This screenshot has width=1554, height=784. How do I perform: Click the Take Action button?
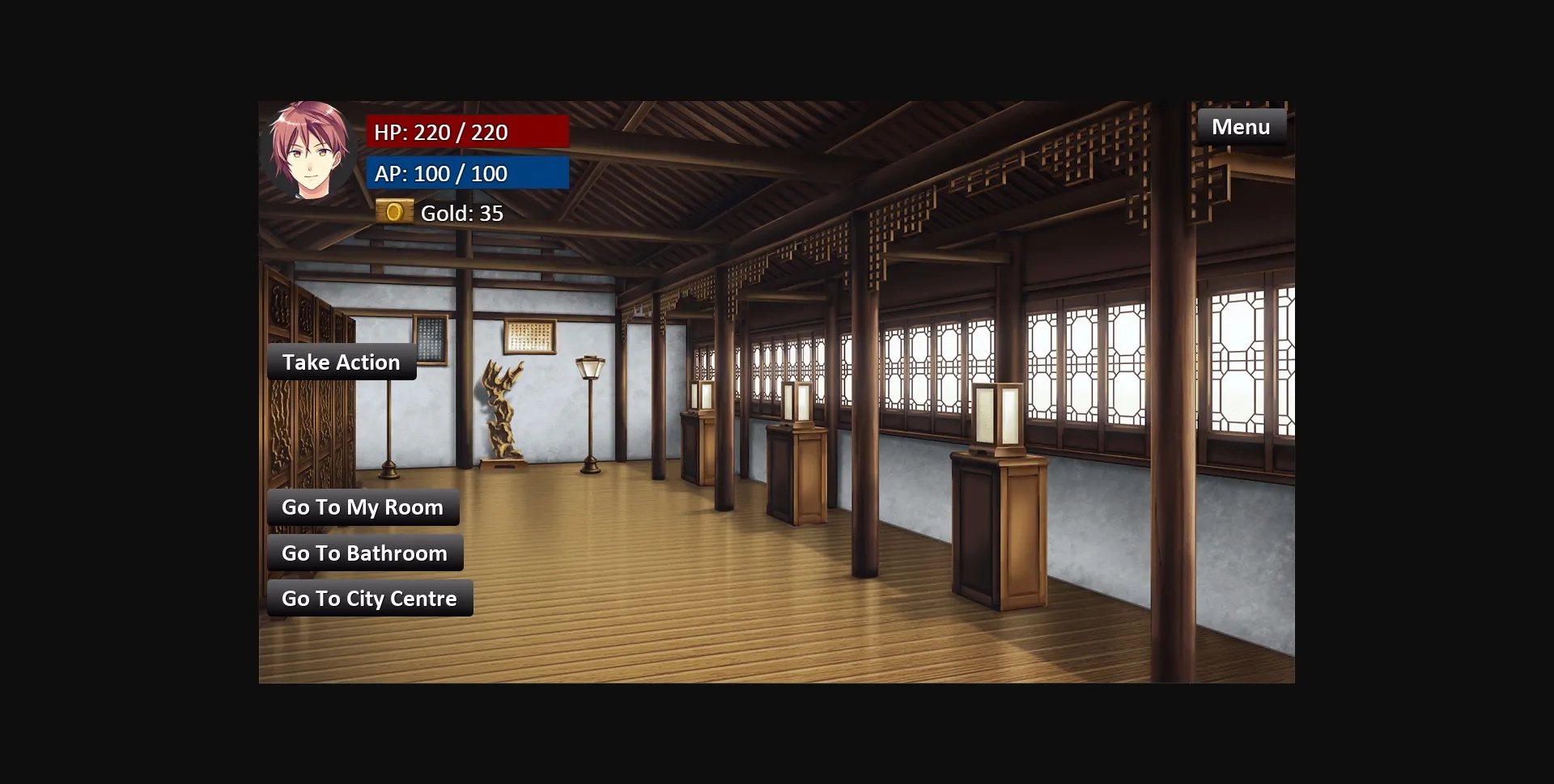click(341, 362)
